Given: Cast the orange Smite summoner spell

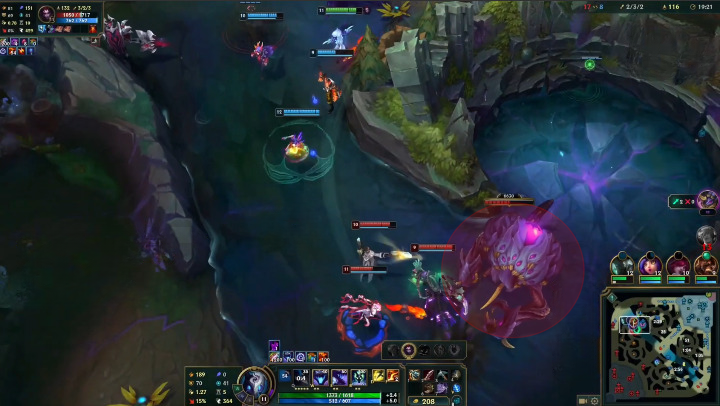Looking at the screenshot, I should click(393, 376).
